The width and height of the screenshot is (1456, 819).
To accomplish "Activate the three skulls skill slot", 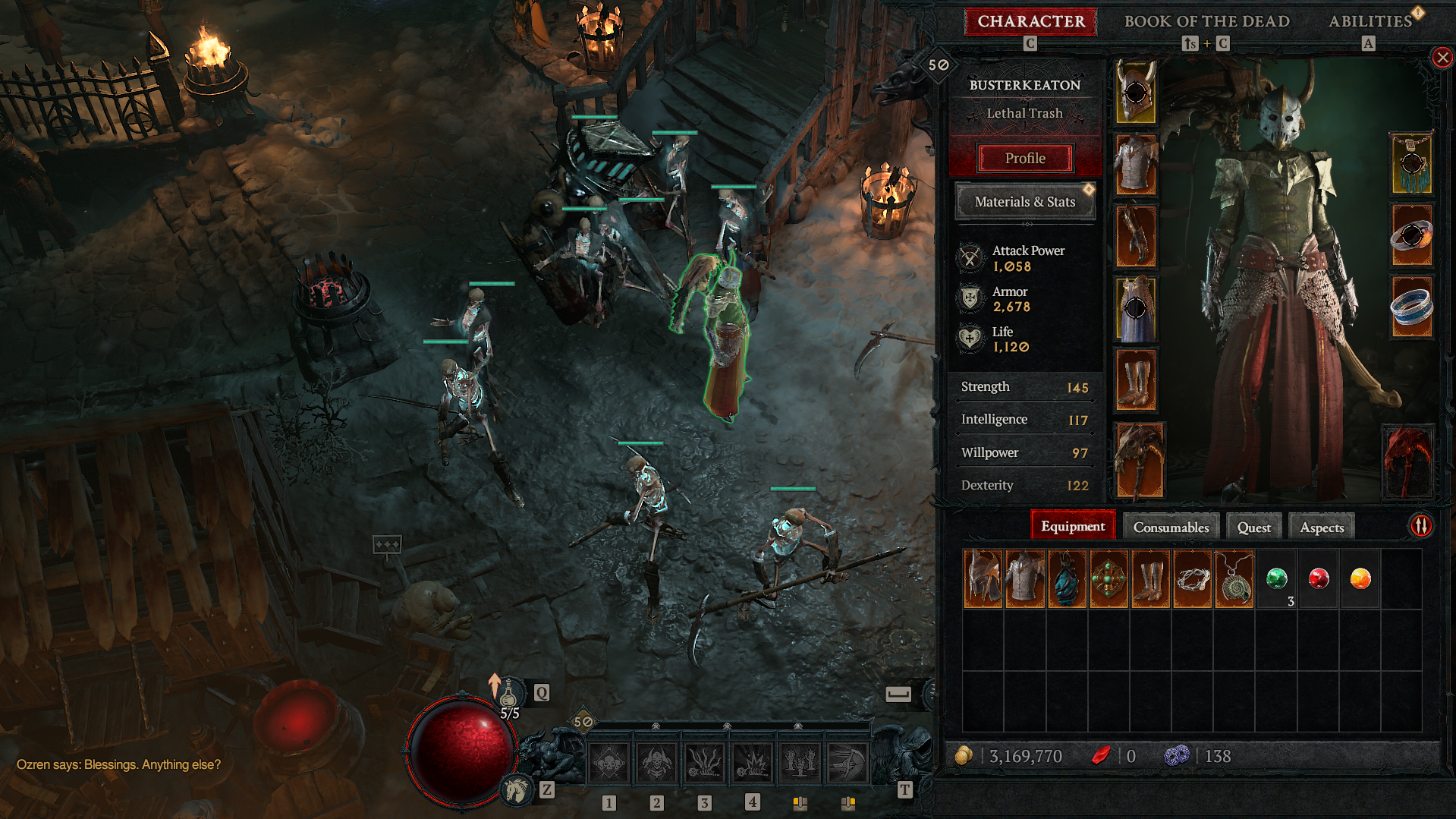I will [x=609, y=763].
